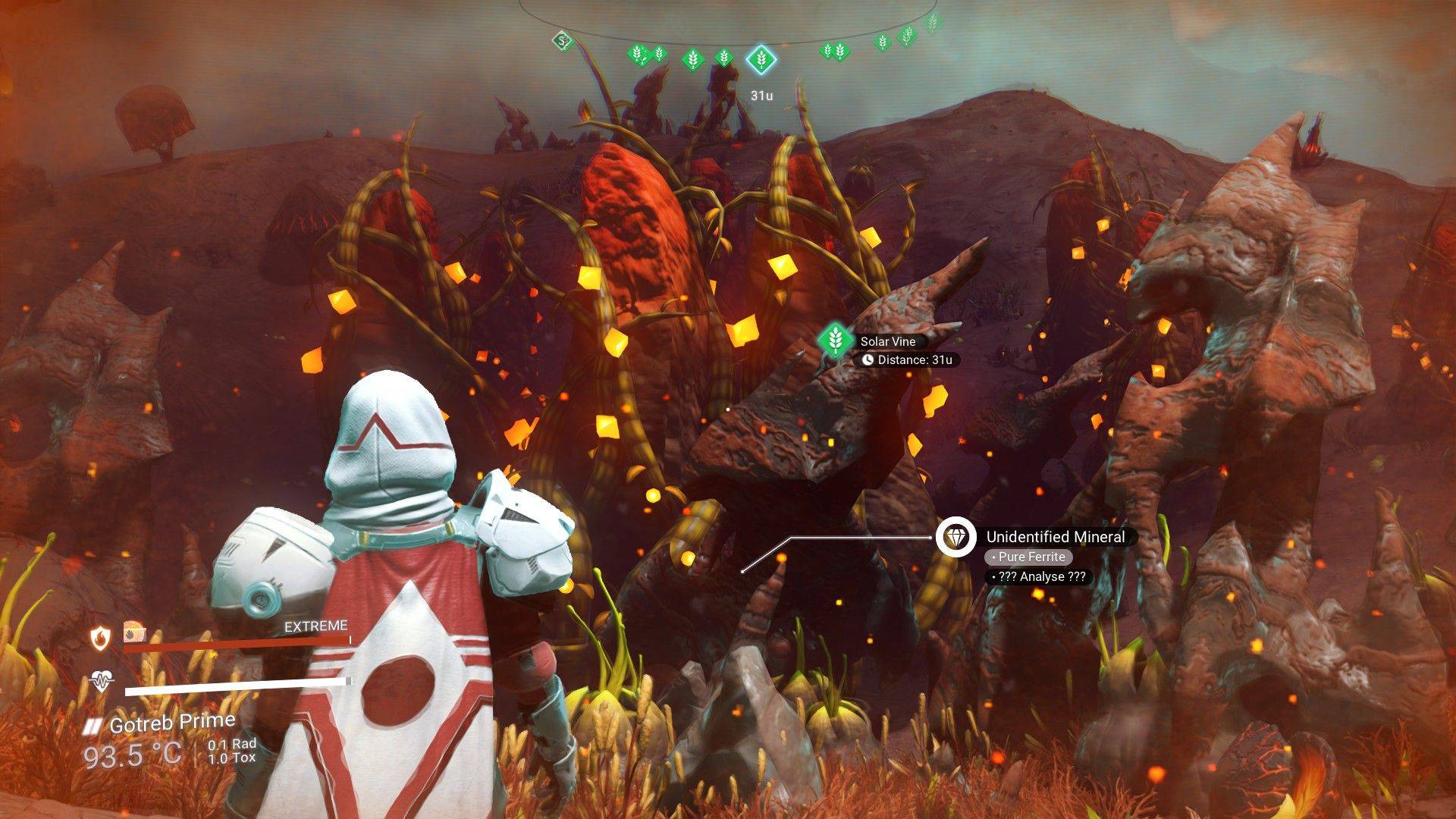Click the small heat-protection item icon
The image size is (1456, 819).
pyautogui.click(x=134, y=631)
